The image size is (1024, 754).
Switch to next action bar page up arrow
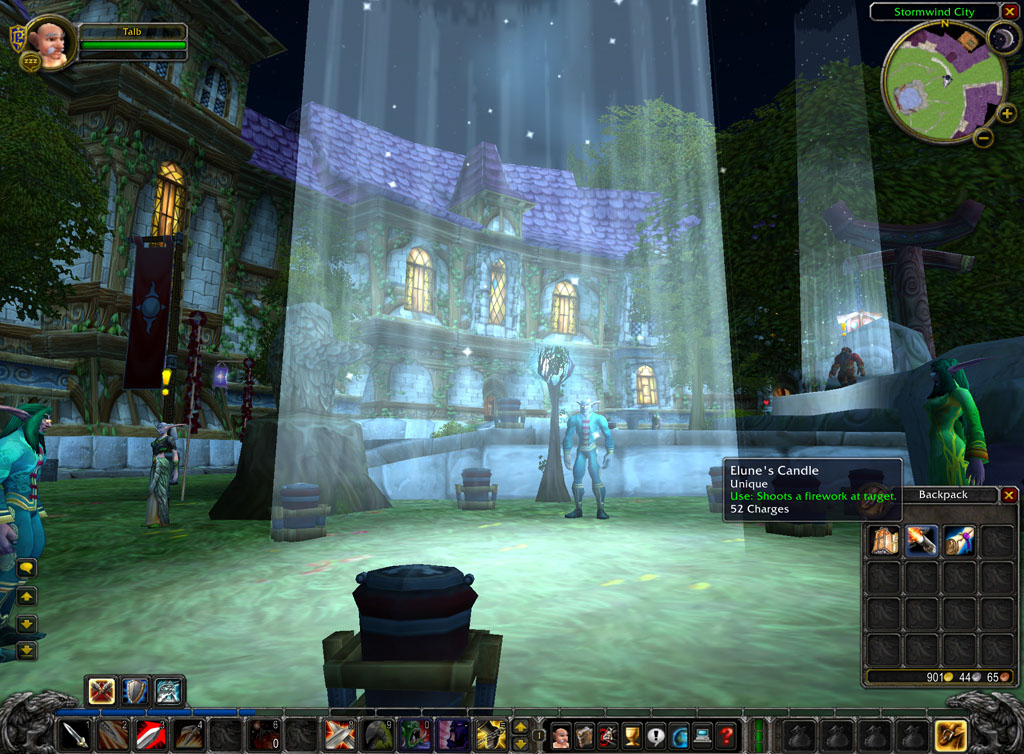(520, 727)
